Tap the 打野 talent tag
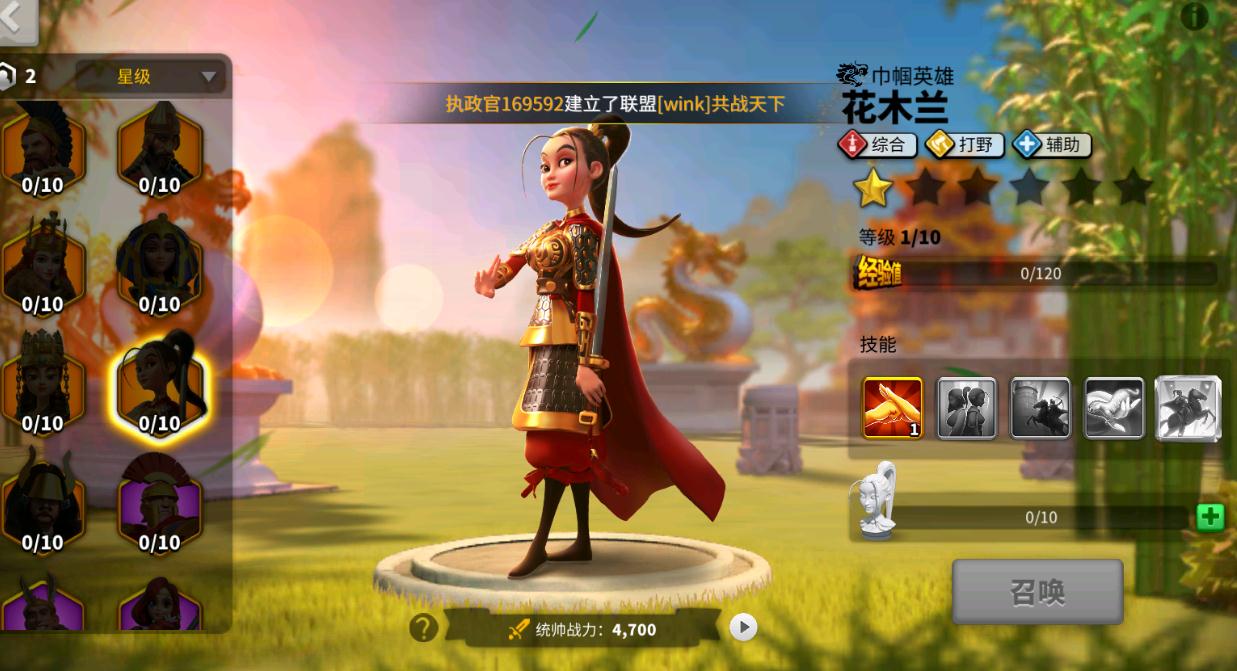The width and height of the screenshot is (1237, 671). click(x=965, y=145)
